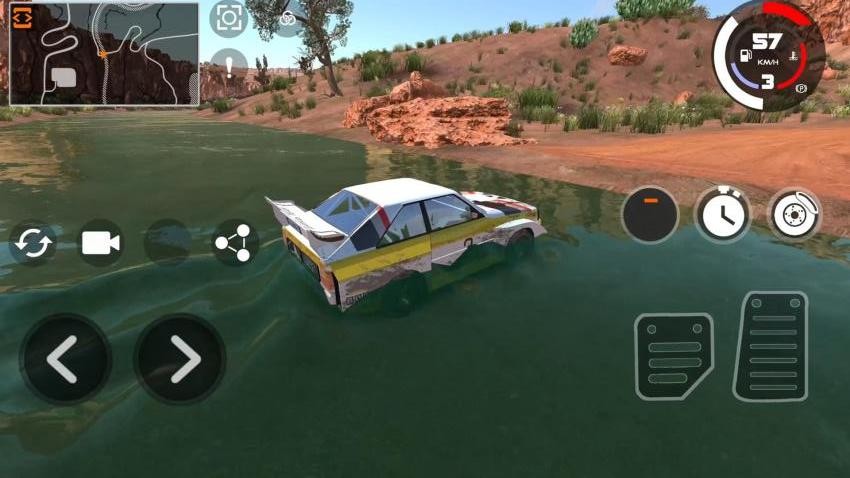Tap the exclamation mark alert icon

(229, 66)
